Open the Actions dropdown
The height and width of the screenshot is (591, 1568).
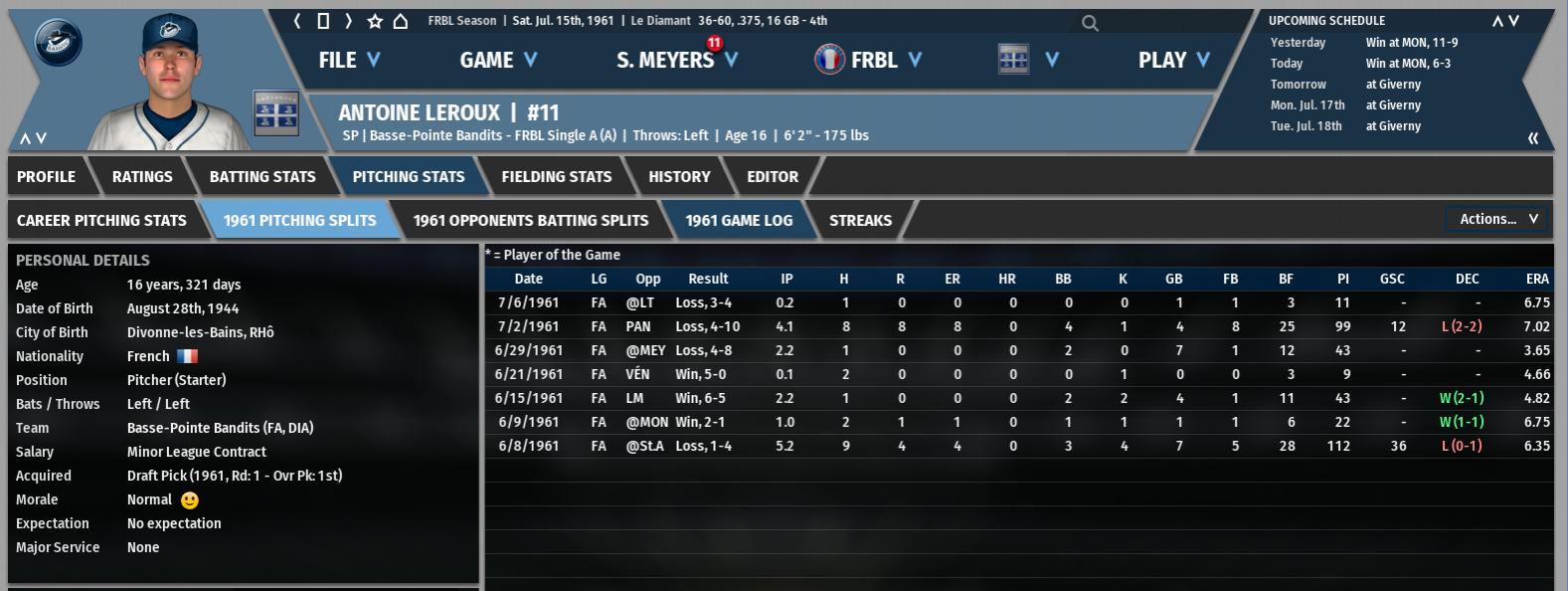[x=1497, y=219]
